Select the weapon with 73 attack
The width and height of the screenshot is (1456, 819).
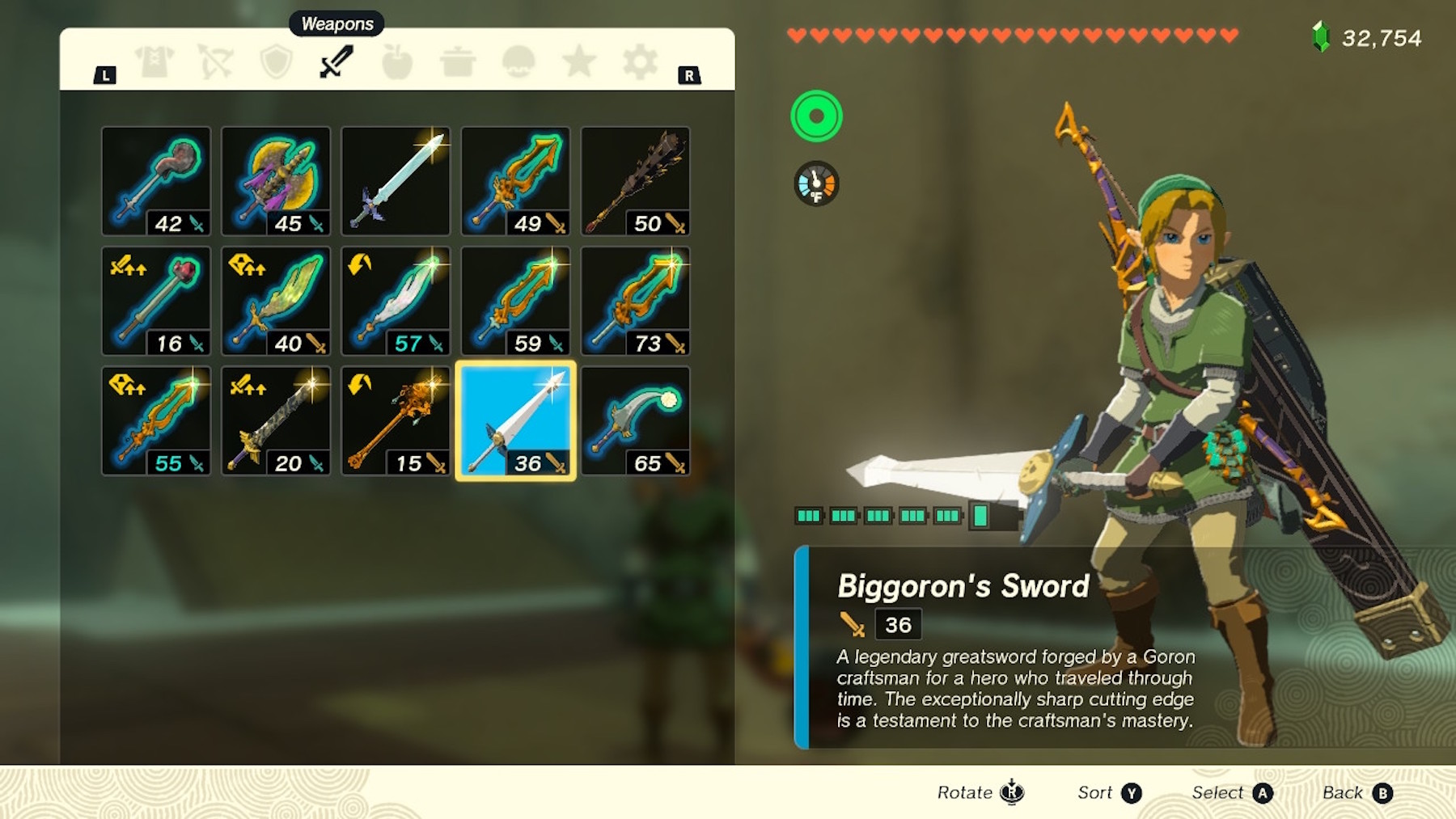635,301
